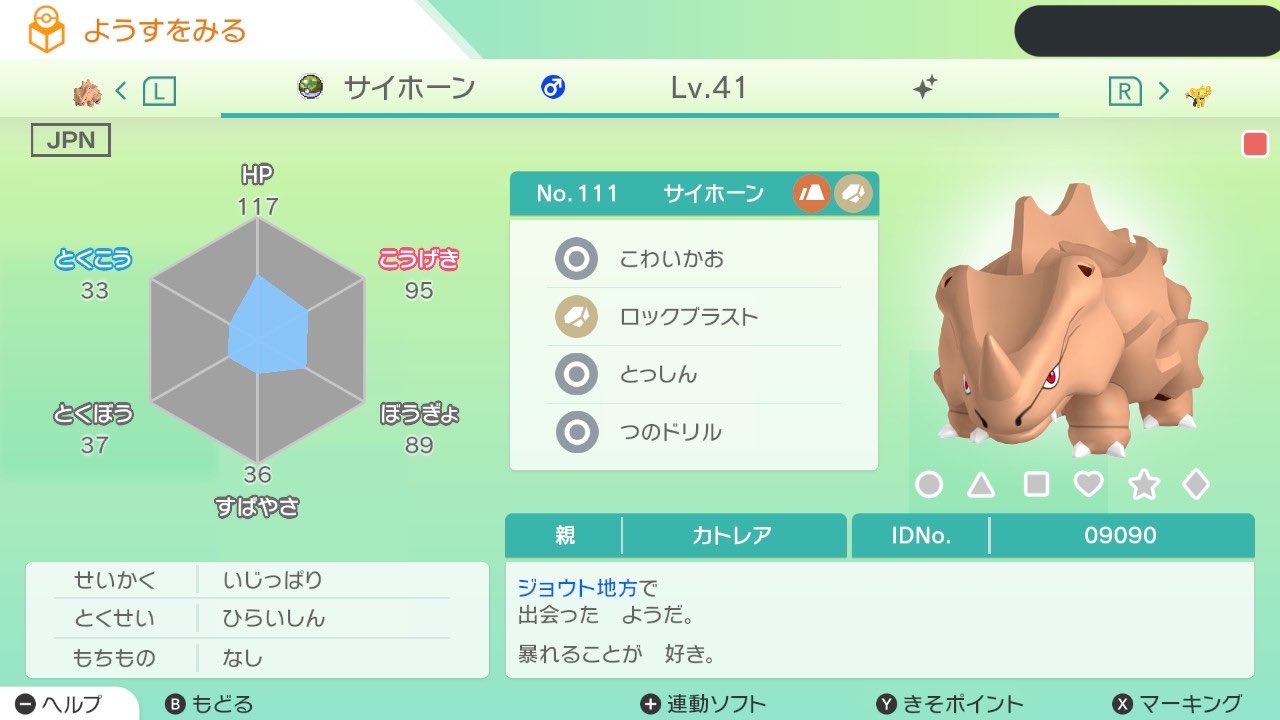Click the move icon next to こわいかお
Image resolution: width=1280 pixels, height=720 pixels.
(576, 258)
